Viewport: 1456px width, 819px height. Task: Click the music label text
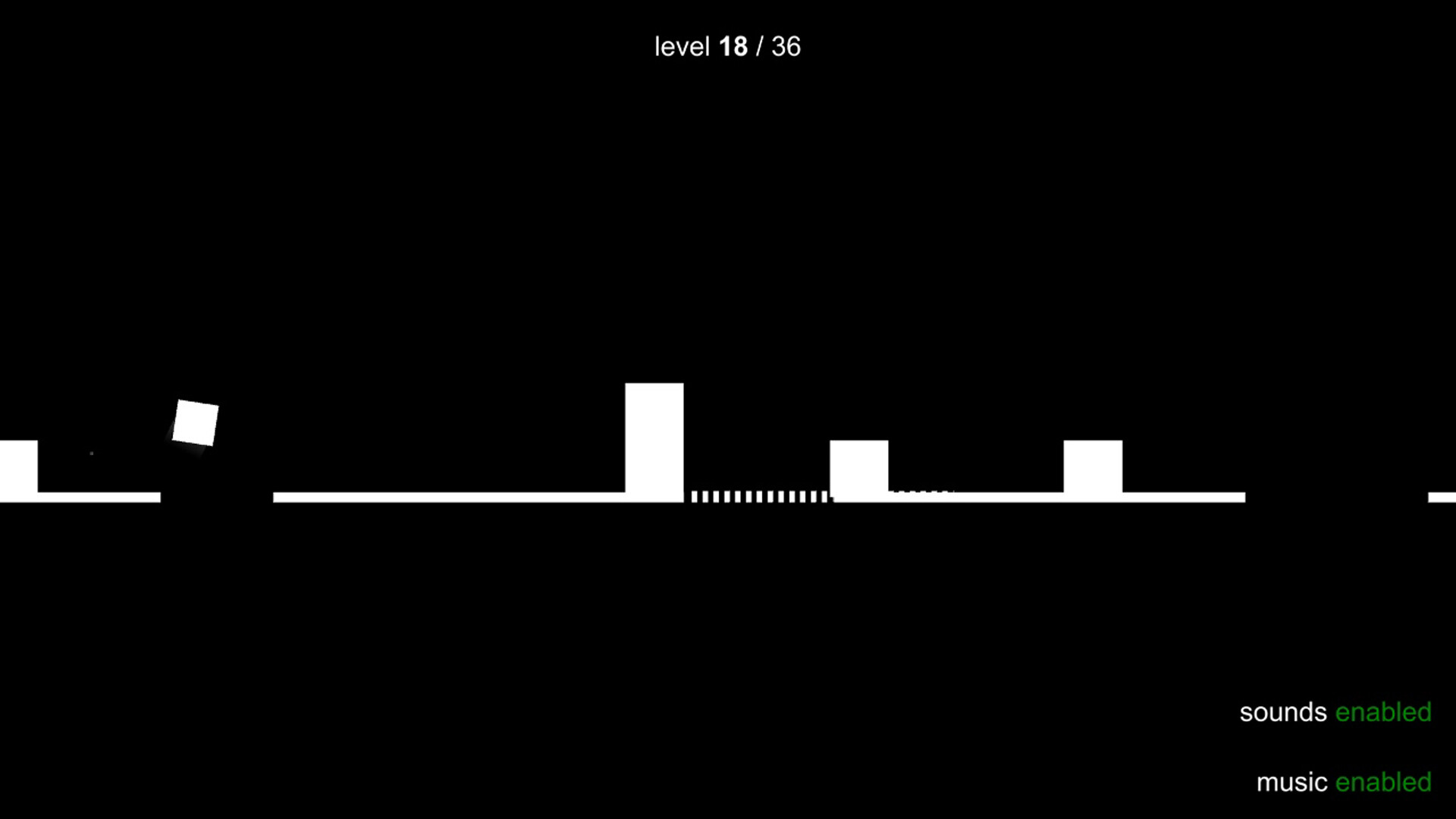click(x=1291, y=782)
